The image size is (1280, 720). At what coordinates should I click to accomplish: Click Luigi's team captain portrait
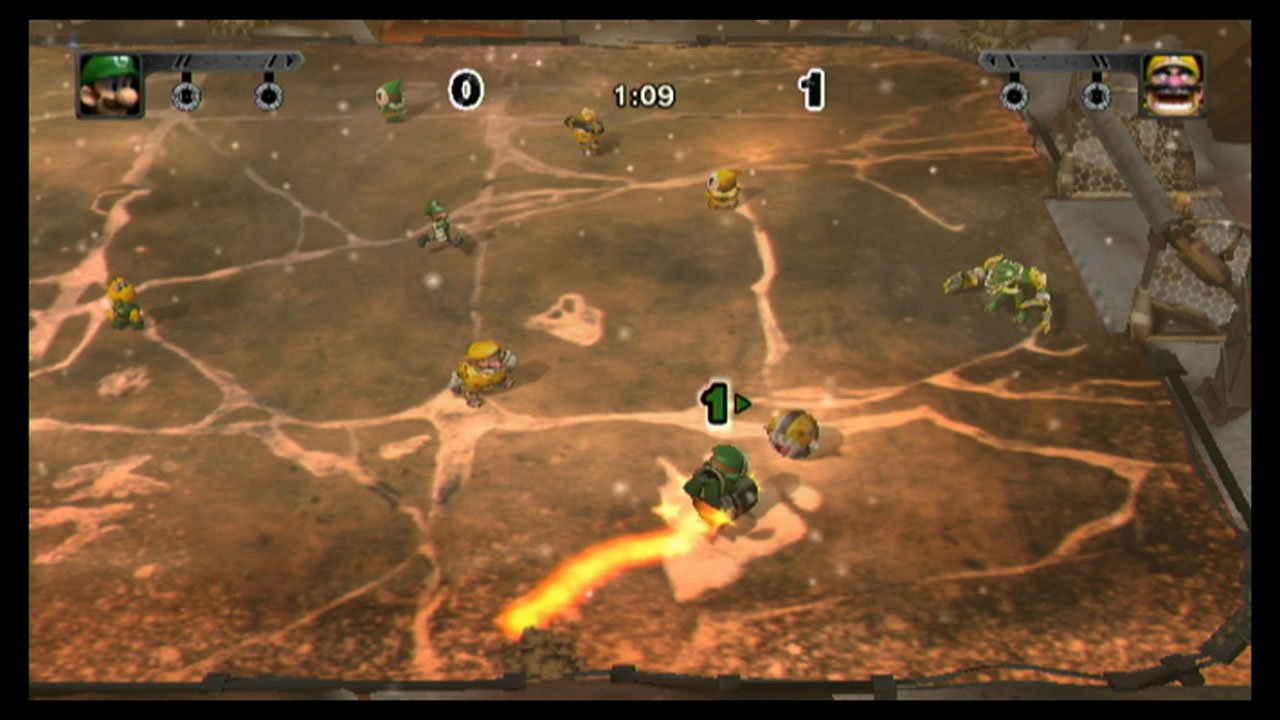[110, 85]
